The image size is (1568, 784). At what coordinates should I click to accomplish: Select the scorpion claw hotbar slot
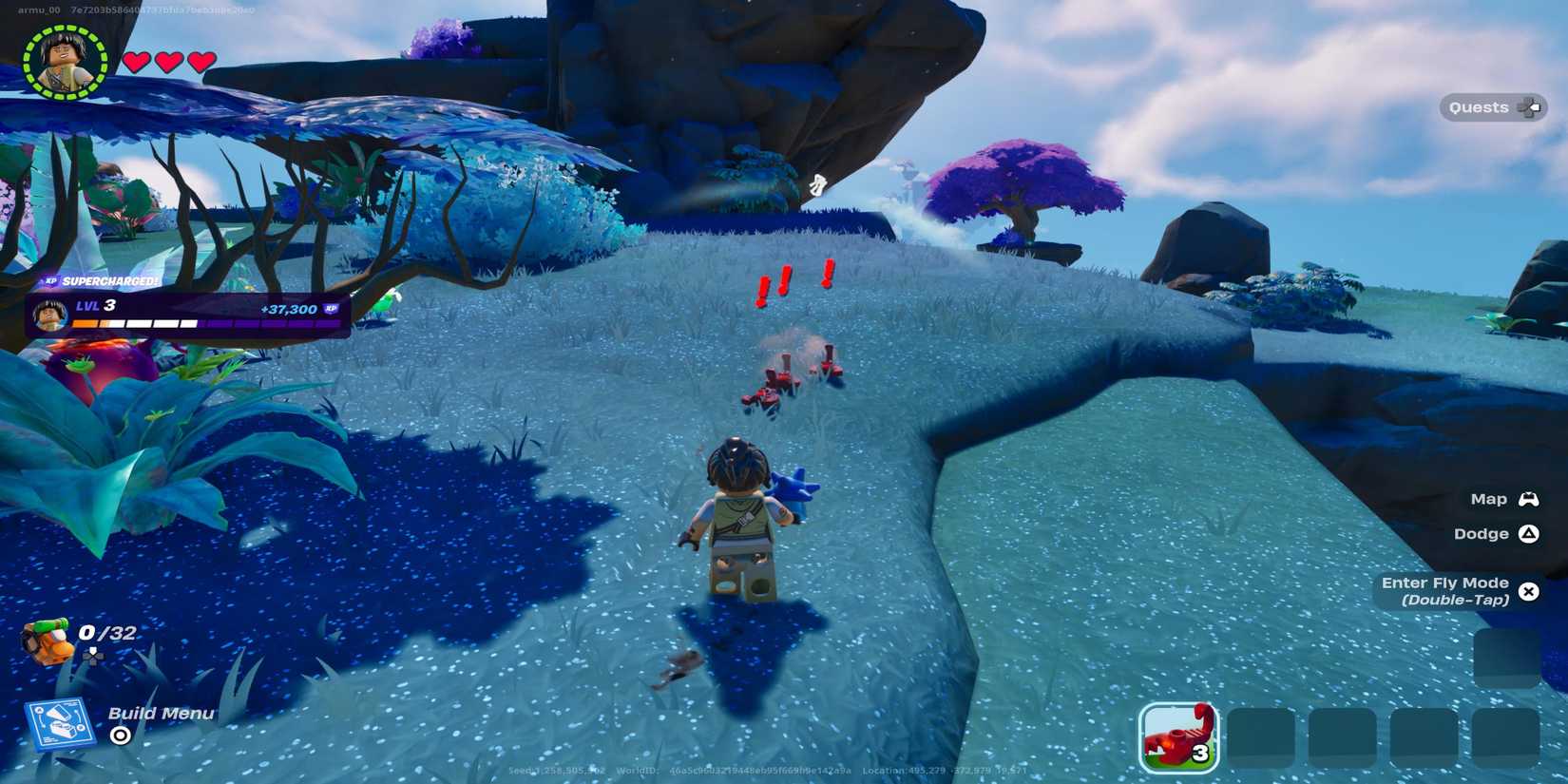(x=1178, y=732)
